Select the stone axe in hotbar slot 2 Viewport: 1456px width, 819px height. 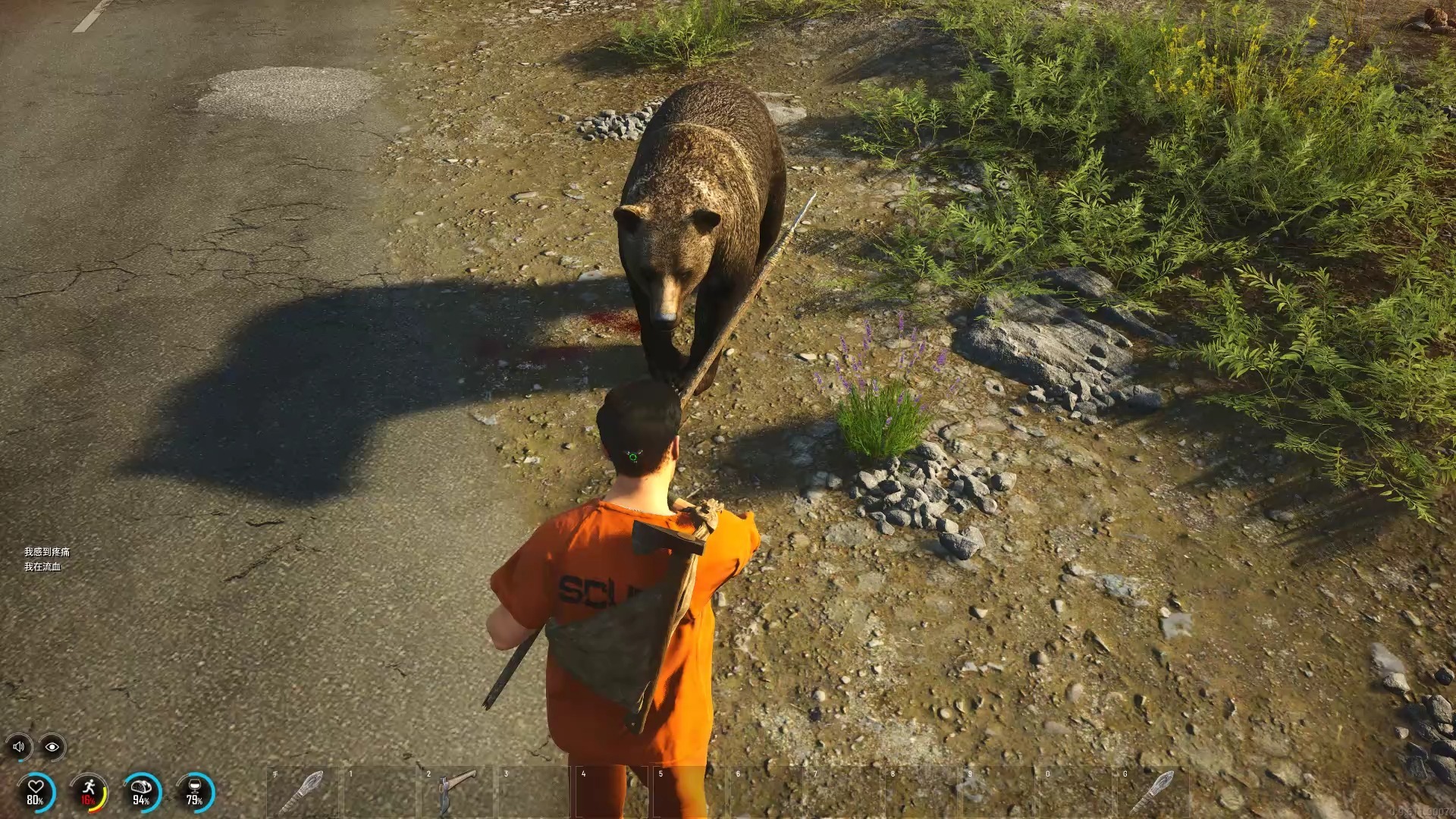point(457,792)
